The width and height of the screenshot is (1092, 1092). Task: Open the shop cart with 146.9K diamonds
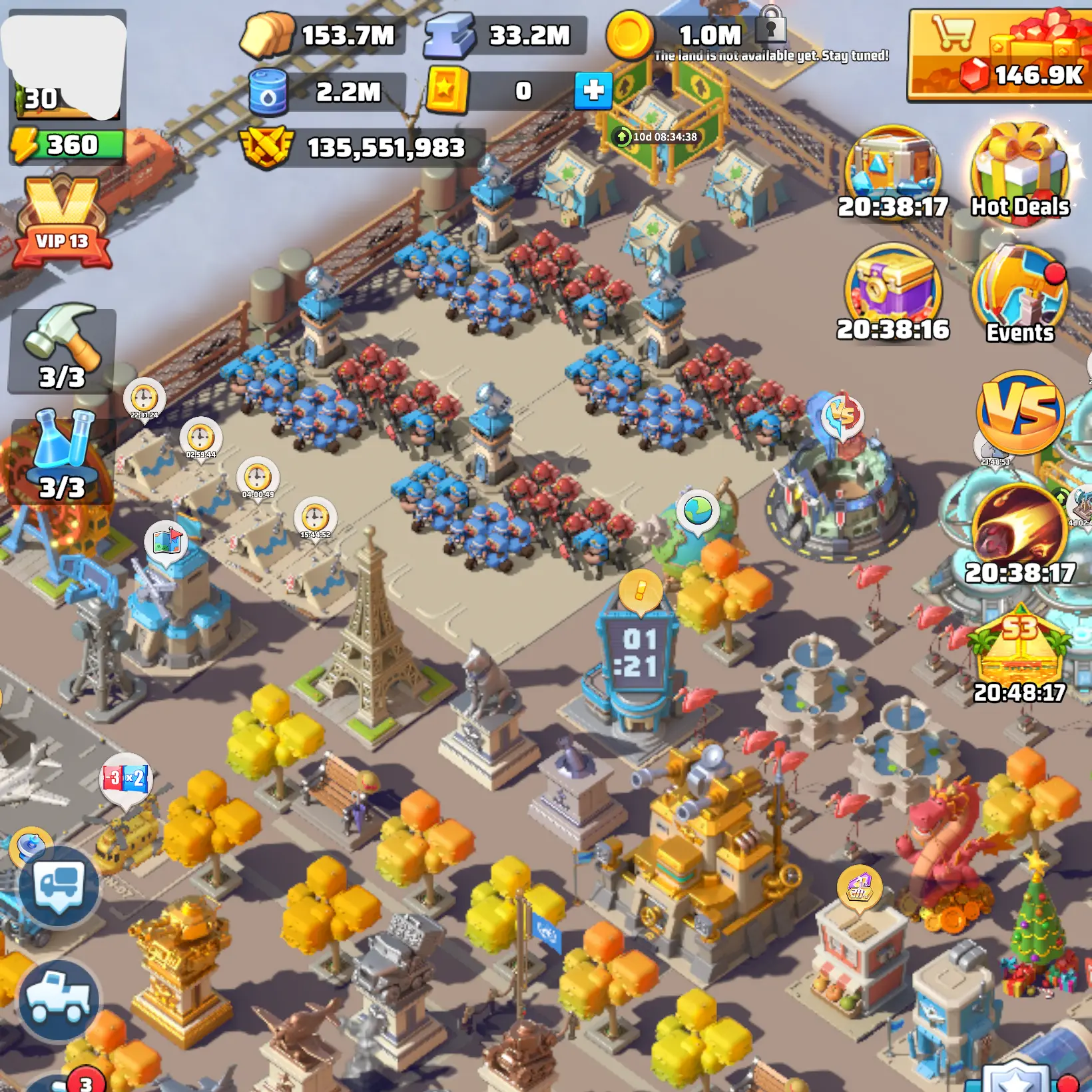[999, 55]
